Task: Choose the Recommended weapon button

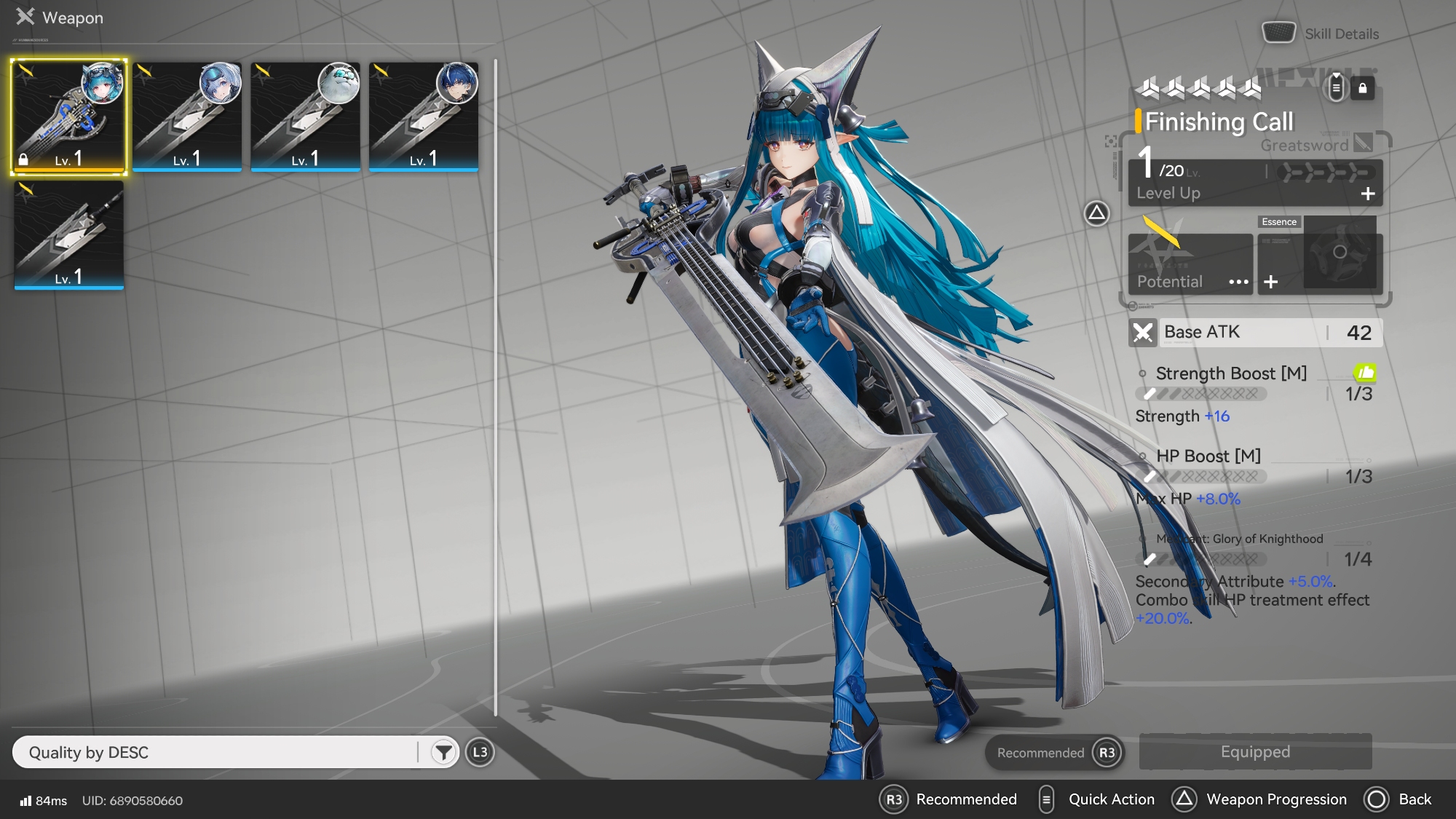Action: coord(1054,752)
